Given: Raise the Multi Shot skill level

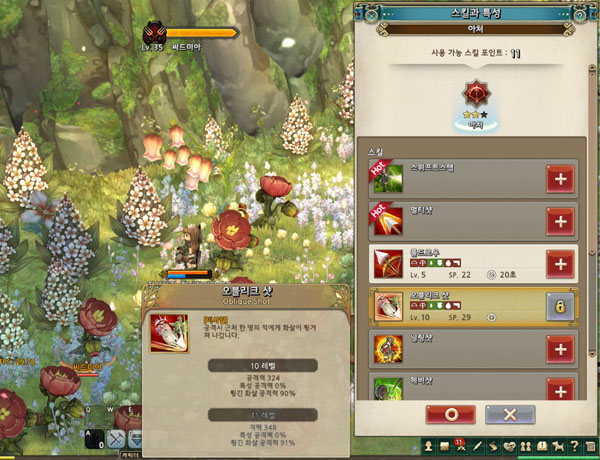Looking at the screenshot, I should 560,221.
